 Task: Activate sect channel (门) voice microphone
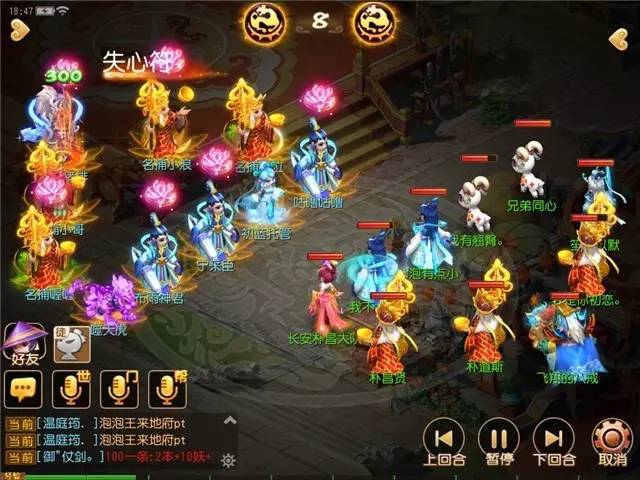pyautogui.click(x=119, y=389)
